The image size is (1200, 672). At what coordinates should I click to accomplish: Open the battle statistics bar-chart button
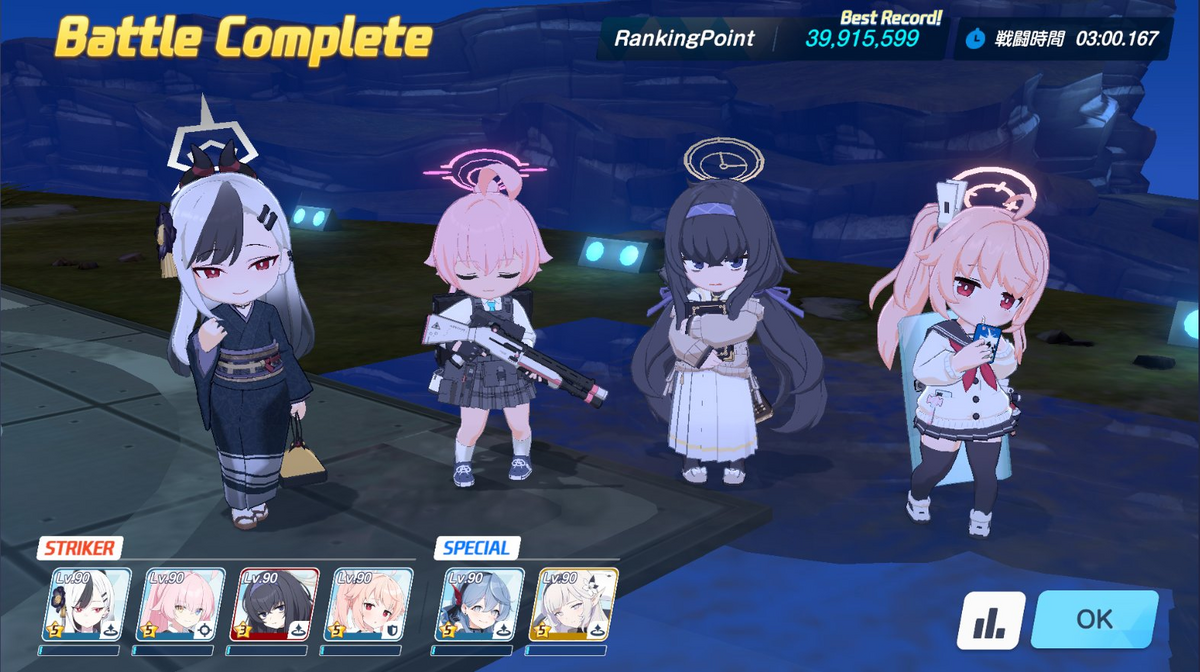(x=991, y=620)
